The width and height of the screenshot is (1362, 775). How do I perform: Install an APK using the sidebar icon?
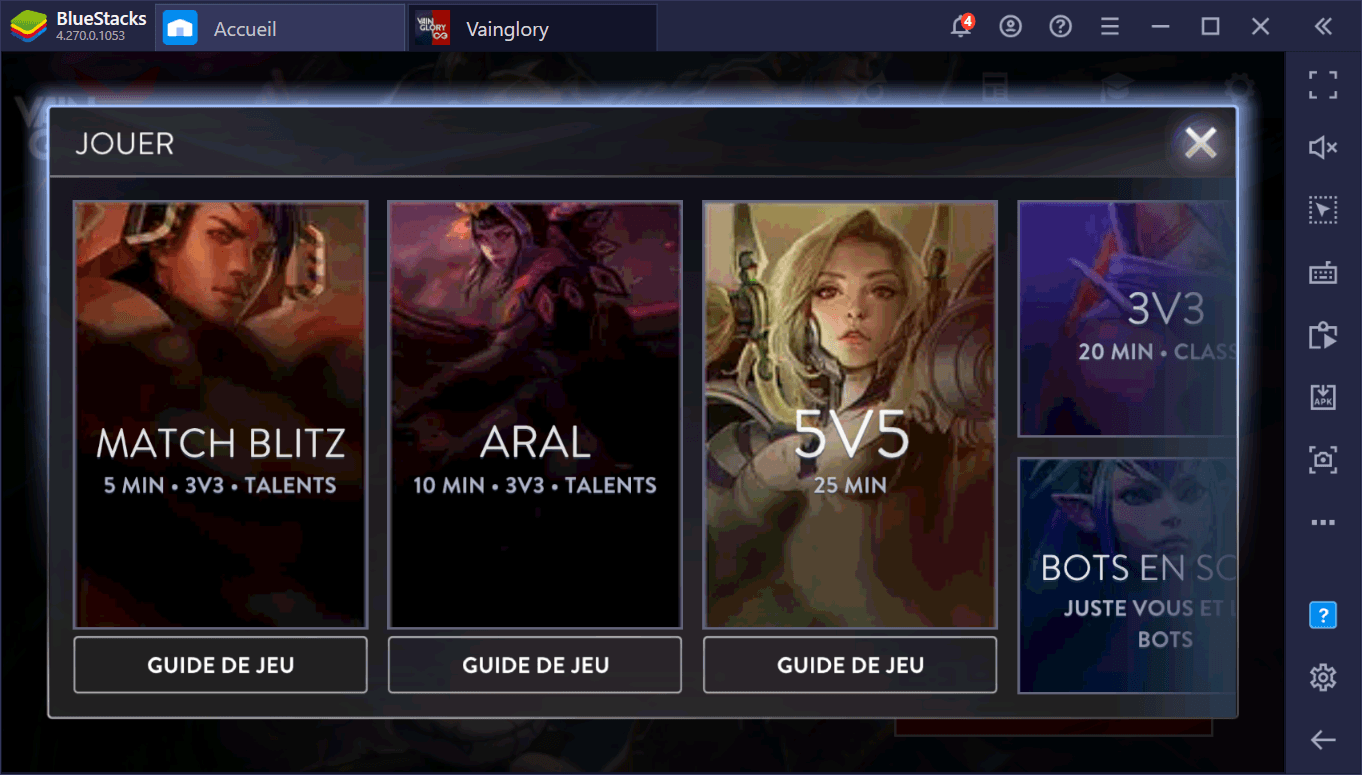pos(1322,396)
